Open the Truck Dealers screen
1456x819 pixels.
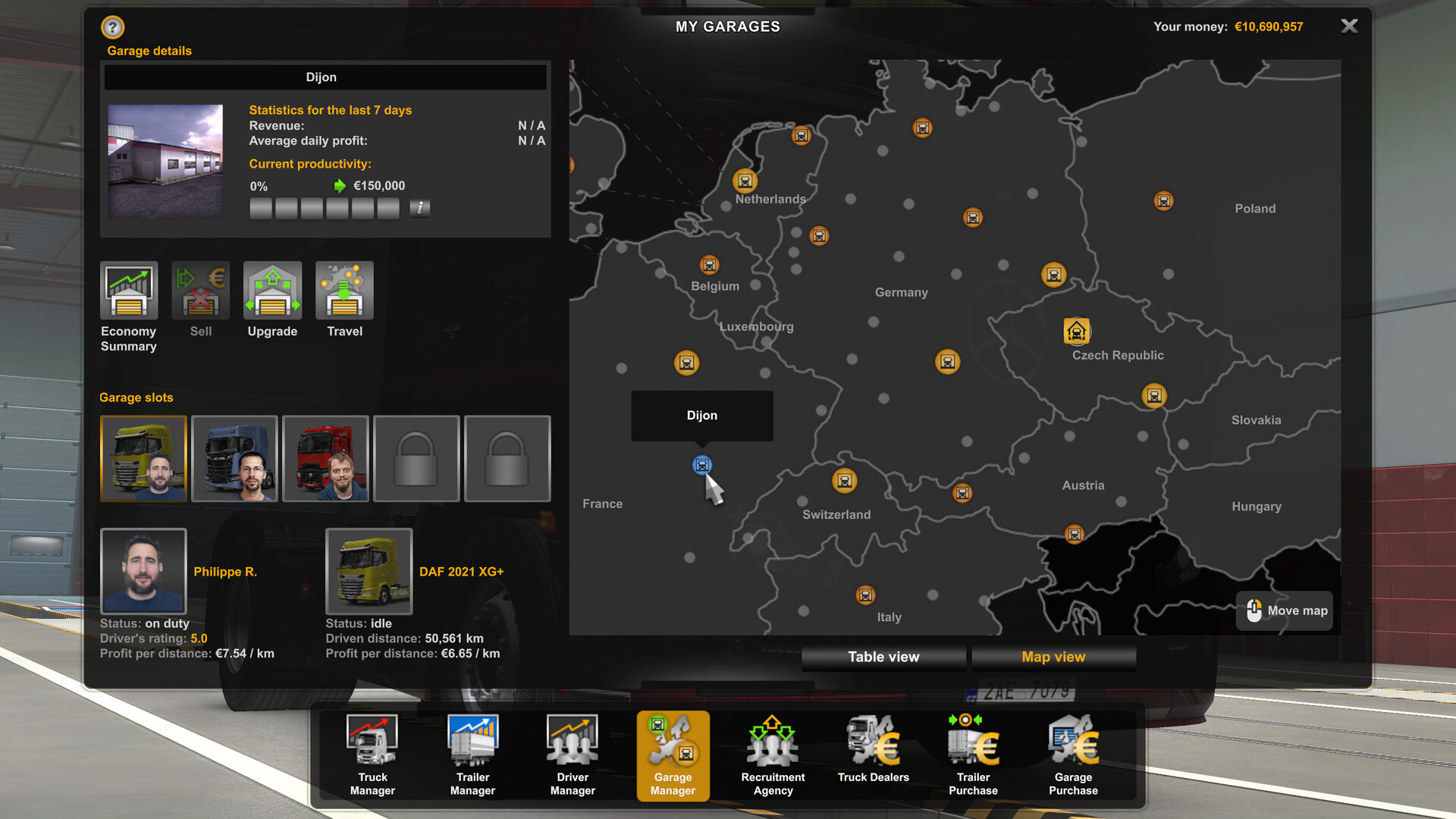pos(872,751)
